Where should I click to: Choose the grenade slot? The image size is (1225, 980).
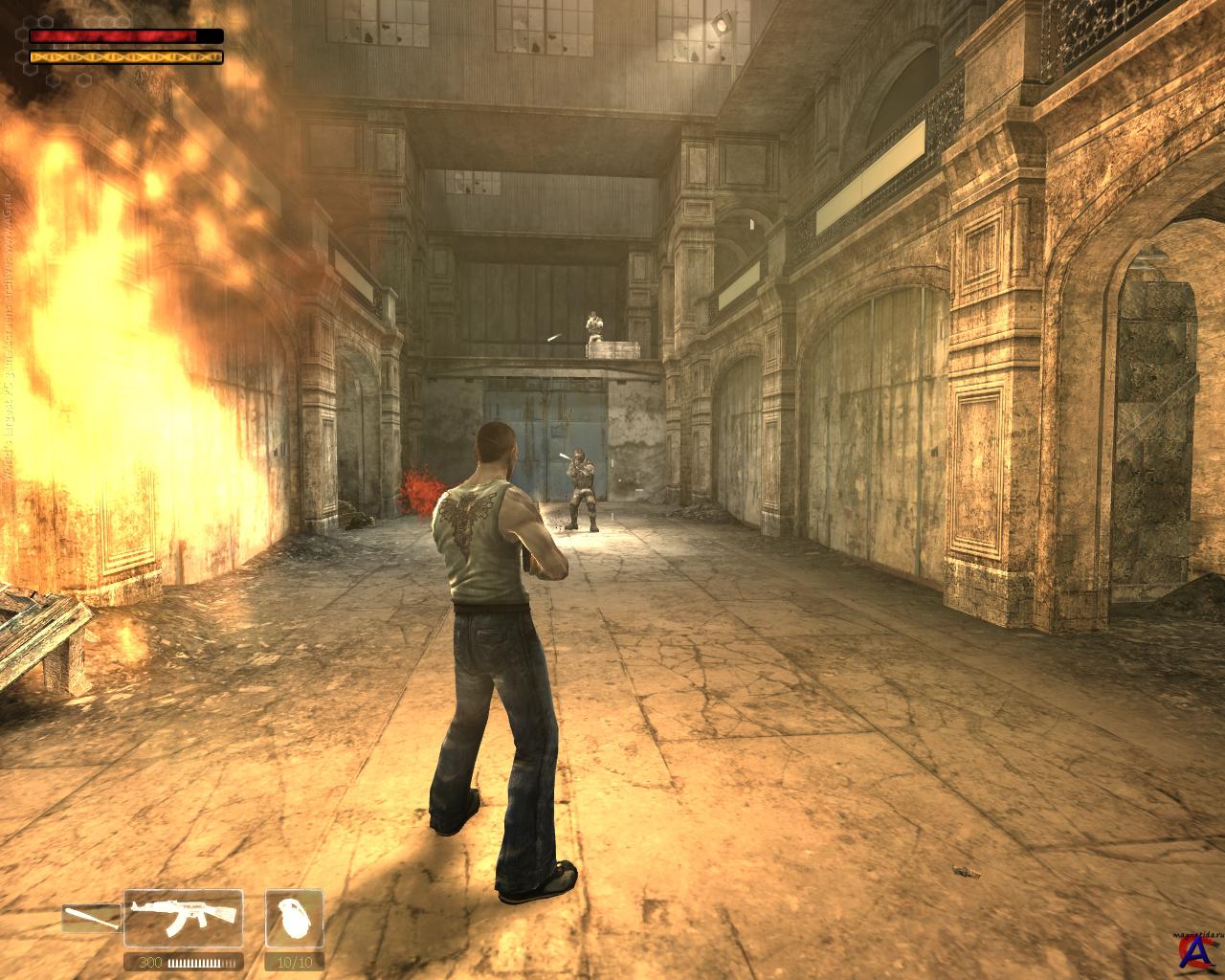293,918
